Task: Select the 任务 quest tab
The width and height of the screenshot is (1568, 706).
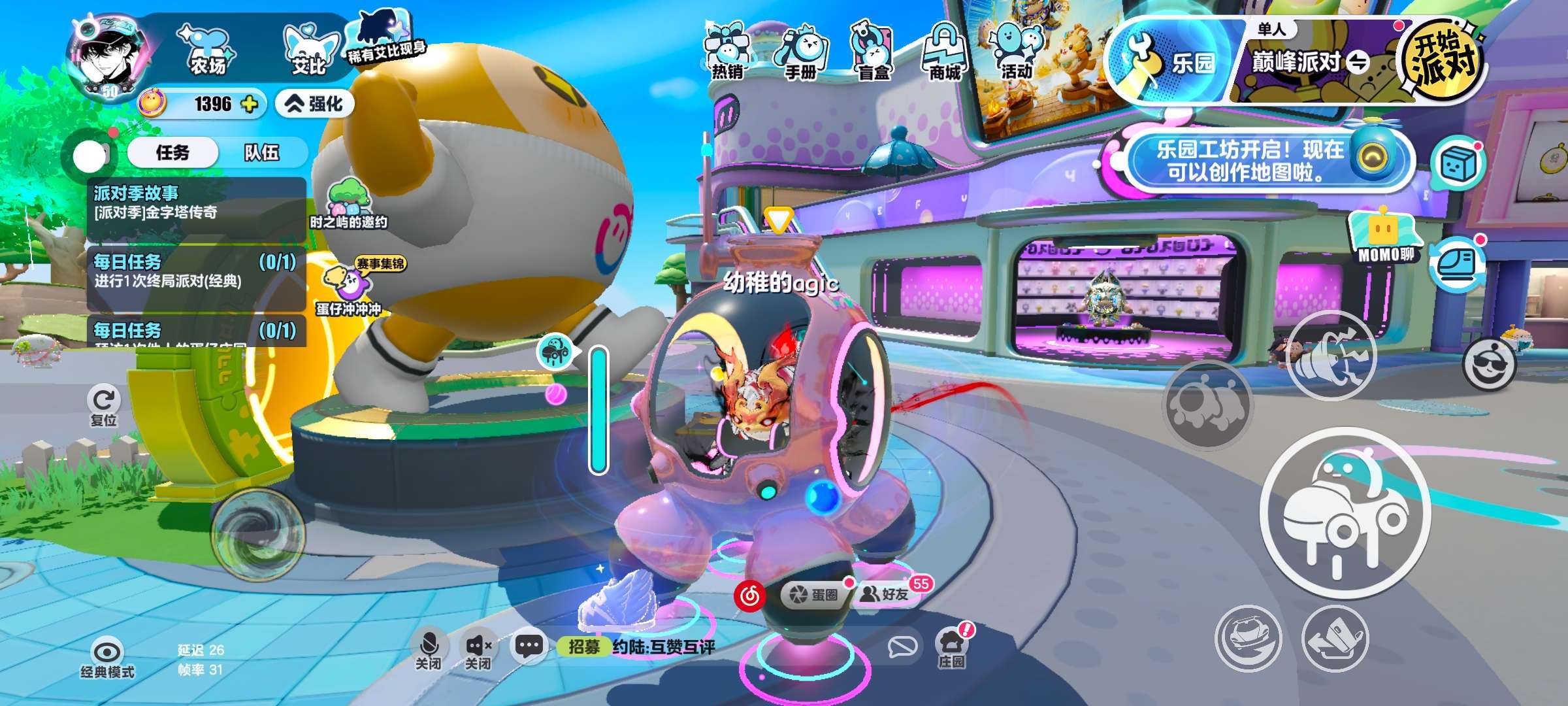Action: 172,153
